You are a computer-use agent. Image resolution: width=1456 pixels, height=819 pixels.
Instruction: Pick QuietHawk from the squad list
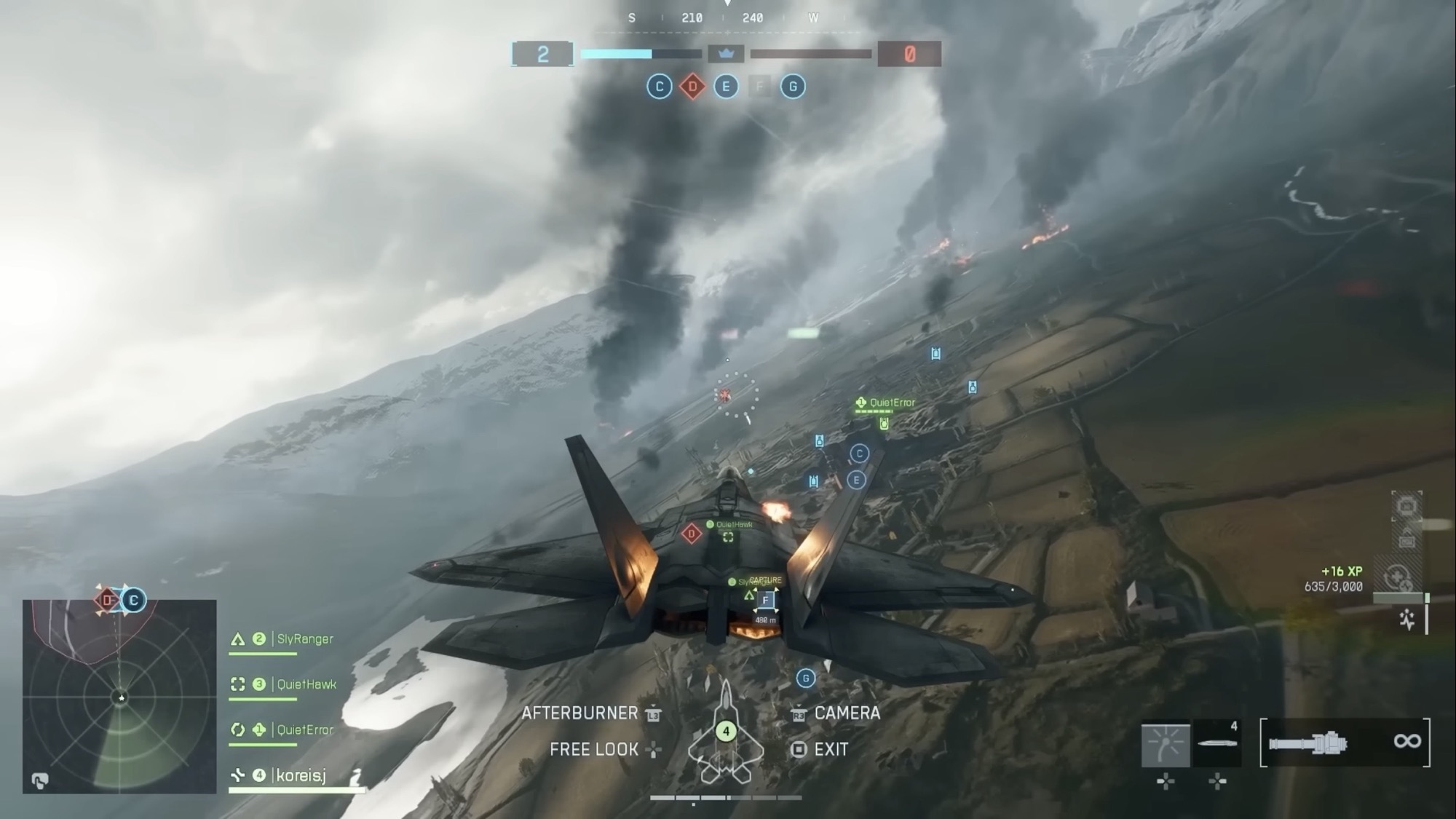point(306,684)
